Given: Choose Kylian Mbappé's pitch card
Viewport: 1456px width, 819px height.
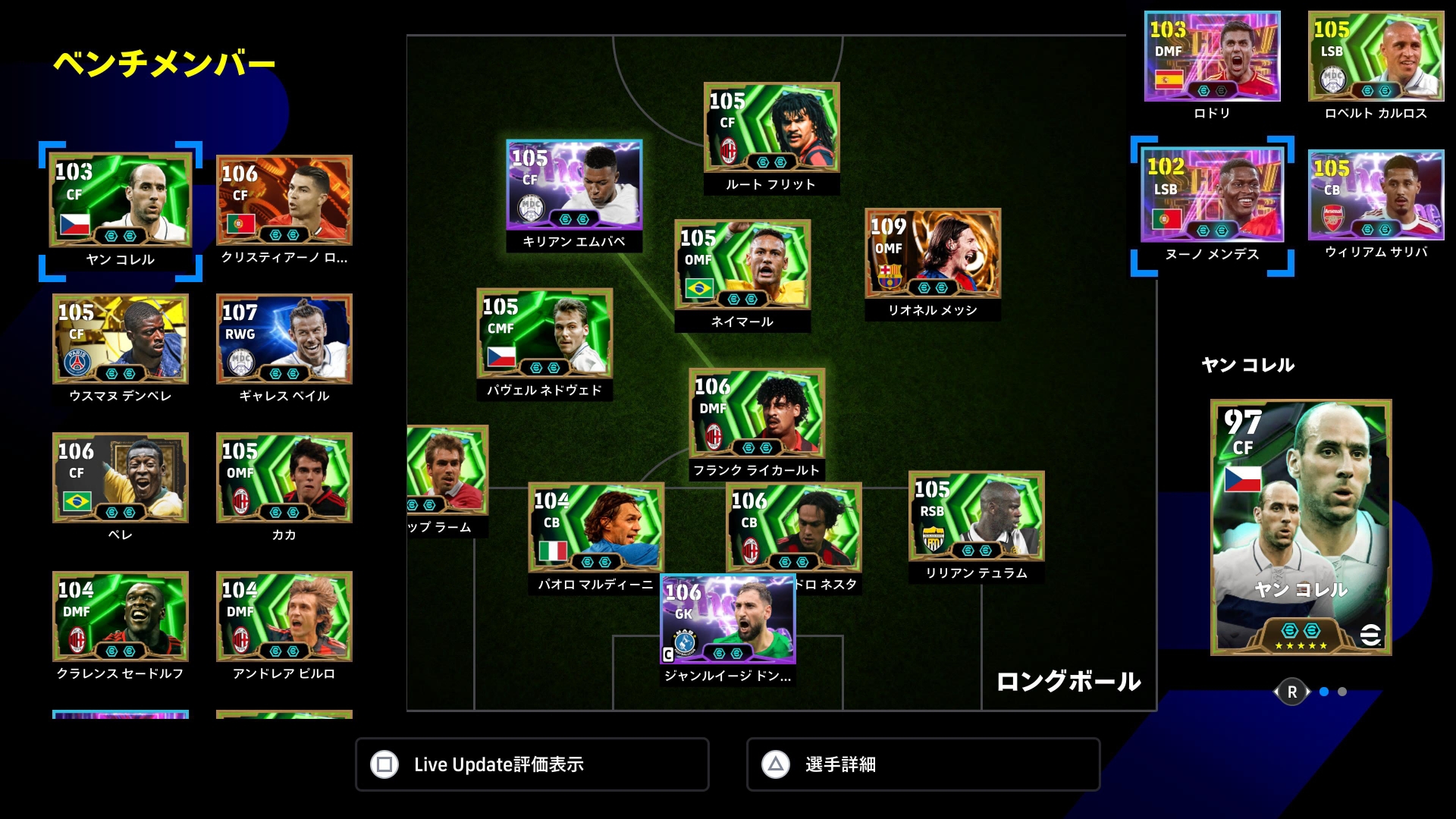Looking at the screenshot, I should [x=574, y=185].
